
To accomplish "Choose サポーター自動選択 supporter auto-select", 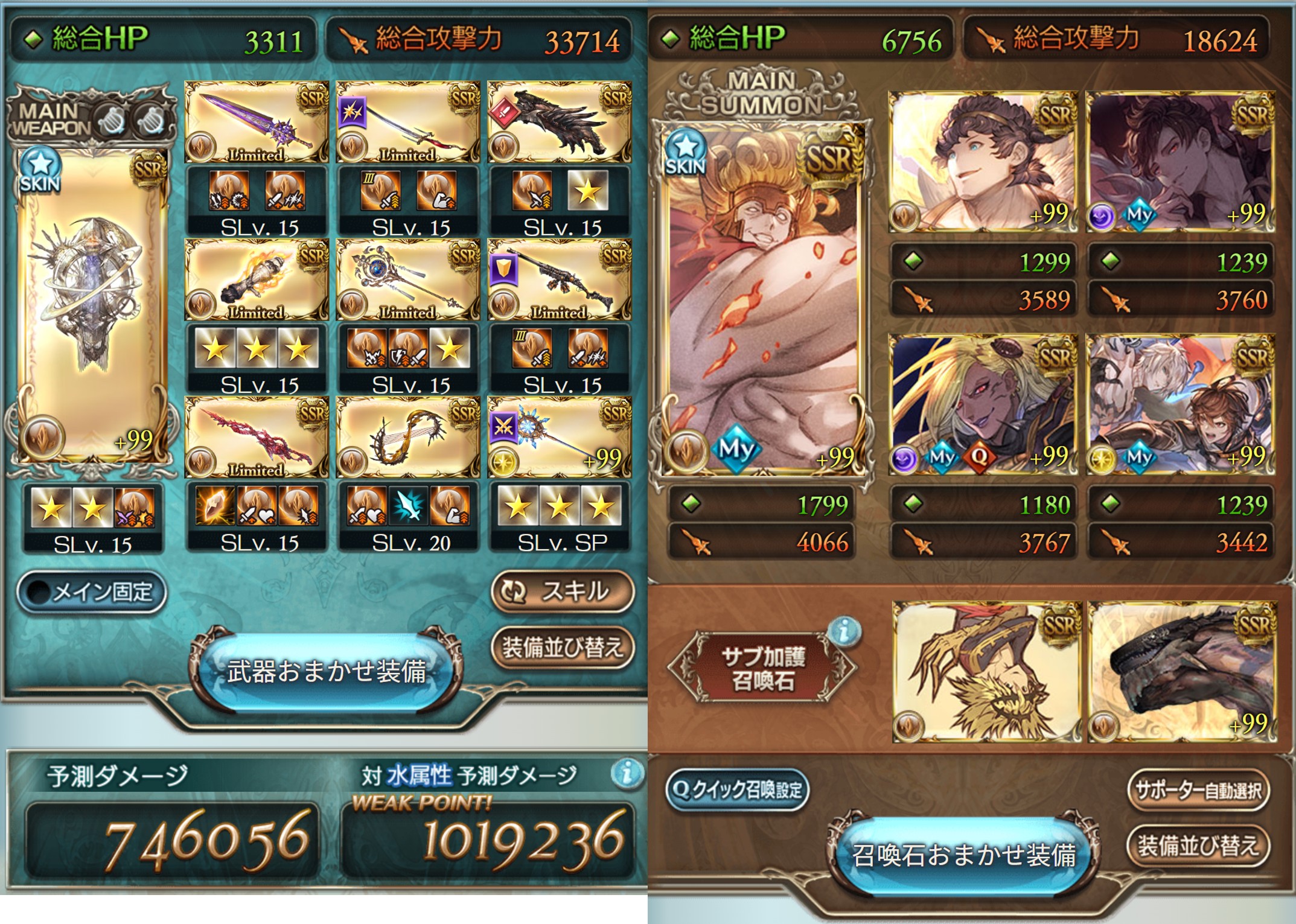I will (1198, 789).
